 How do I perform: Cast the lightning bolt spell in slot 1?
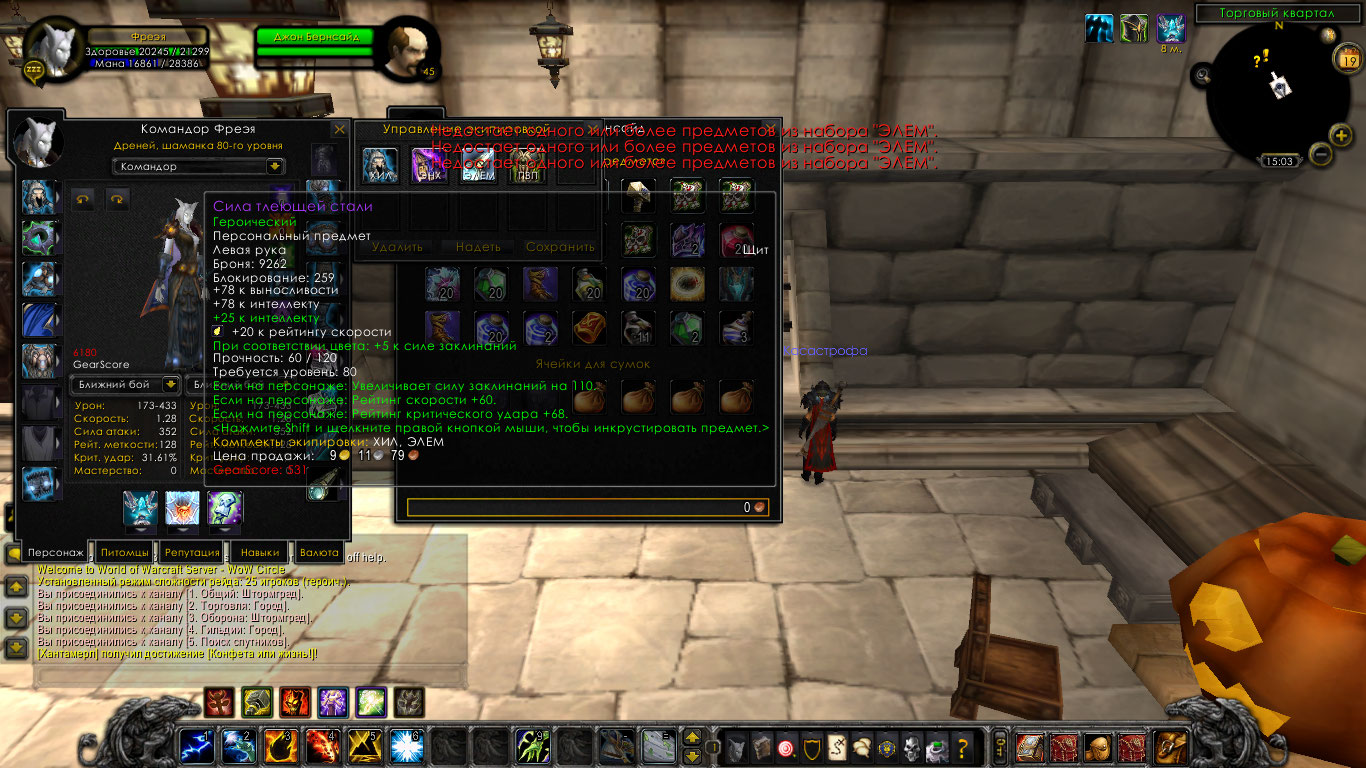(x=195, y=746)
